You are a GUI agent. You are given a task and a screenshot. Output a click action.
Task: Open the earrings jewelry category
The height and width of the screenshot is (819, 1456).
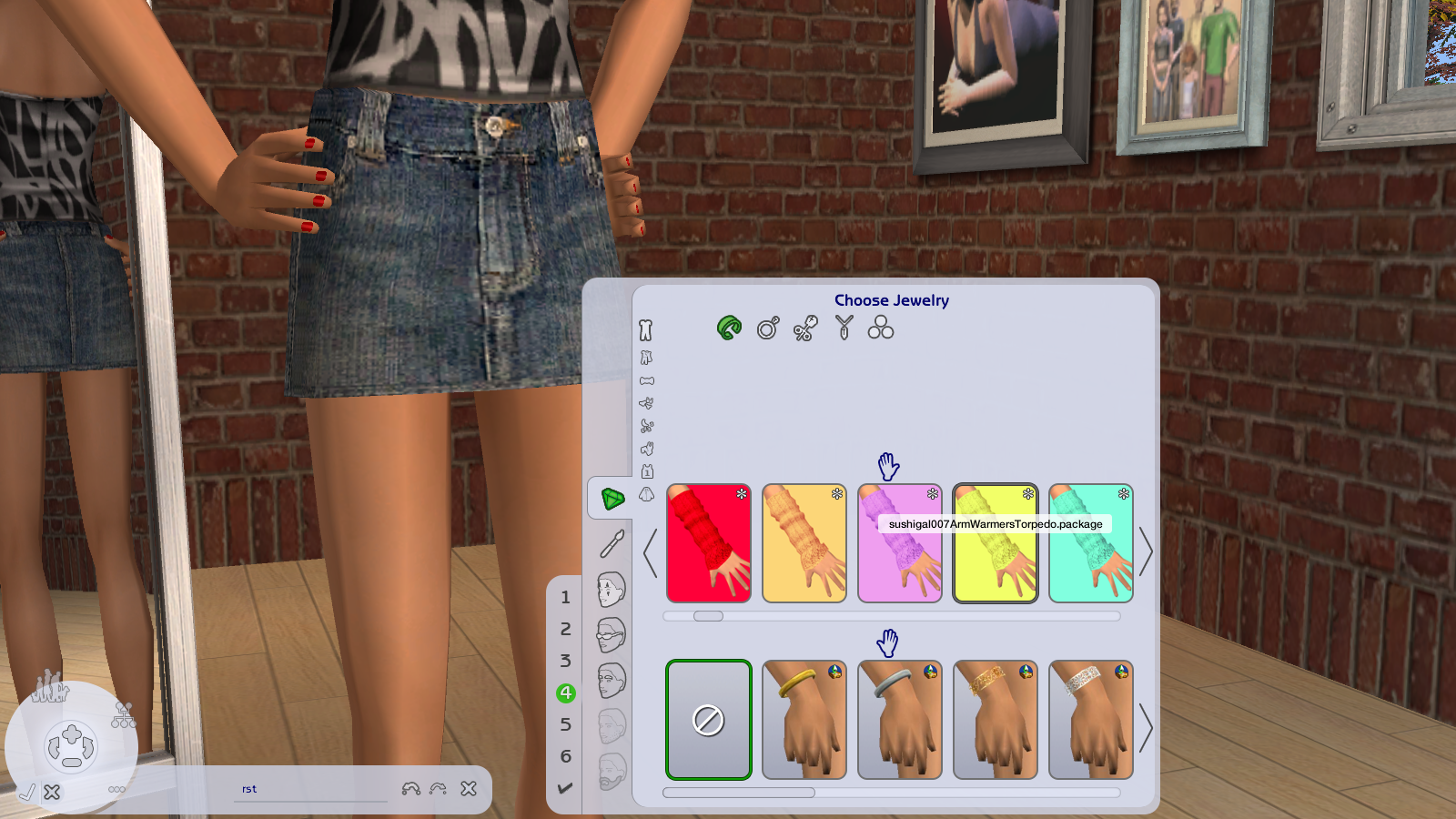click(804, 329)
